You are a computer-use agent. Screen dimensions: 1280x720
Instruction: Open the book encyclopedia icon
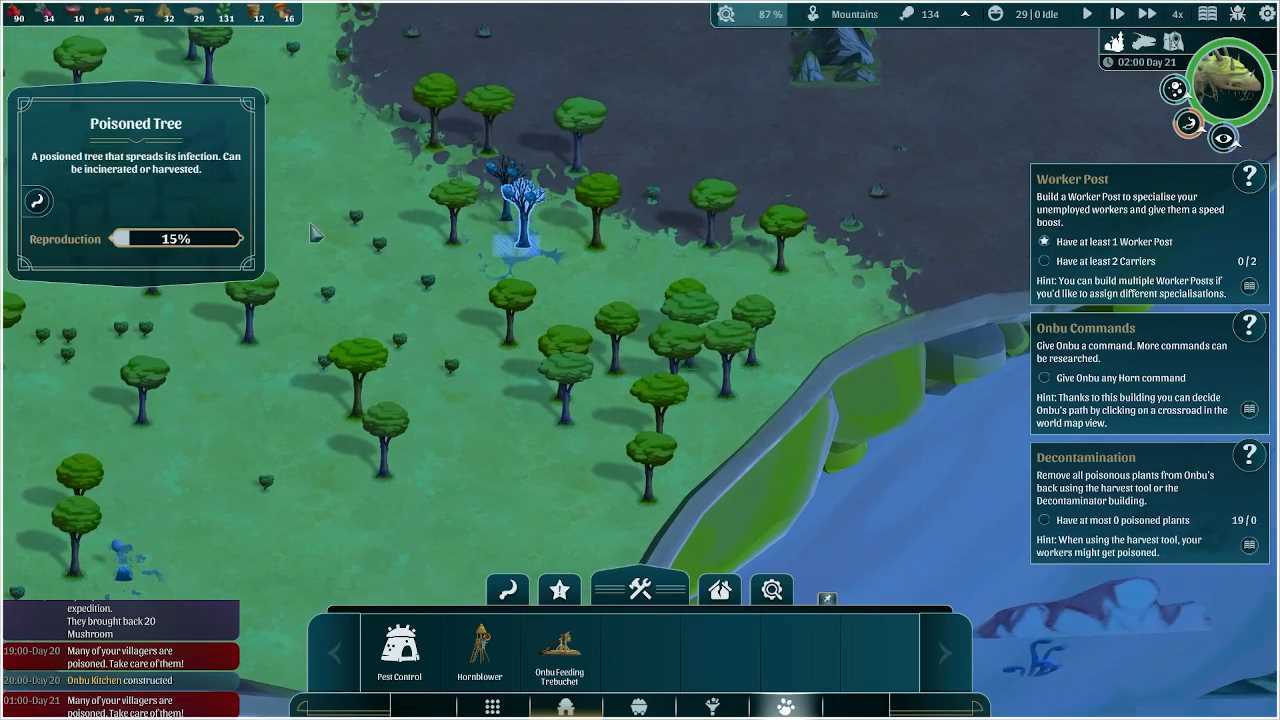(x=1208, y=14)
